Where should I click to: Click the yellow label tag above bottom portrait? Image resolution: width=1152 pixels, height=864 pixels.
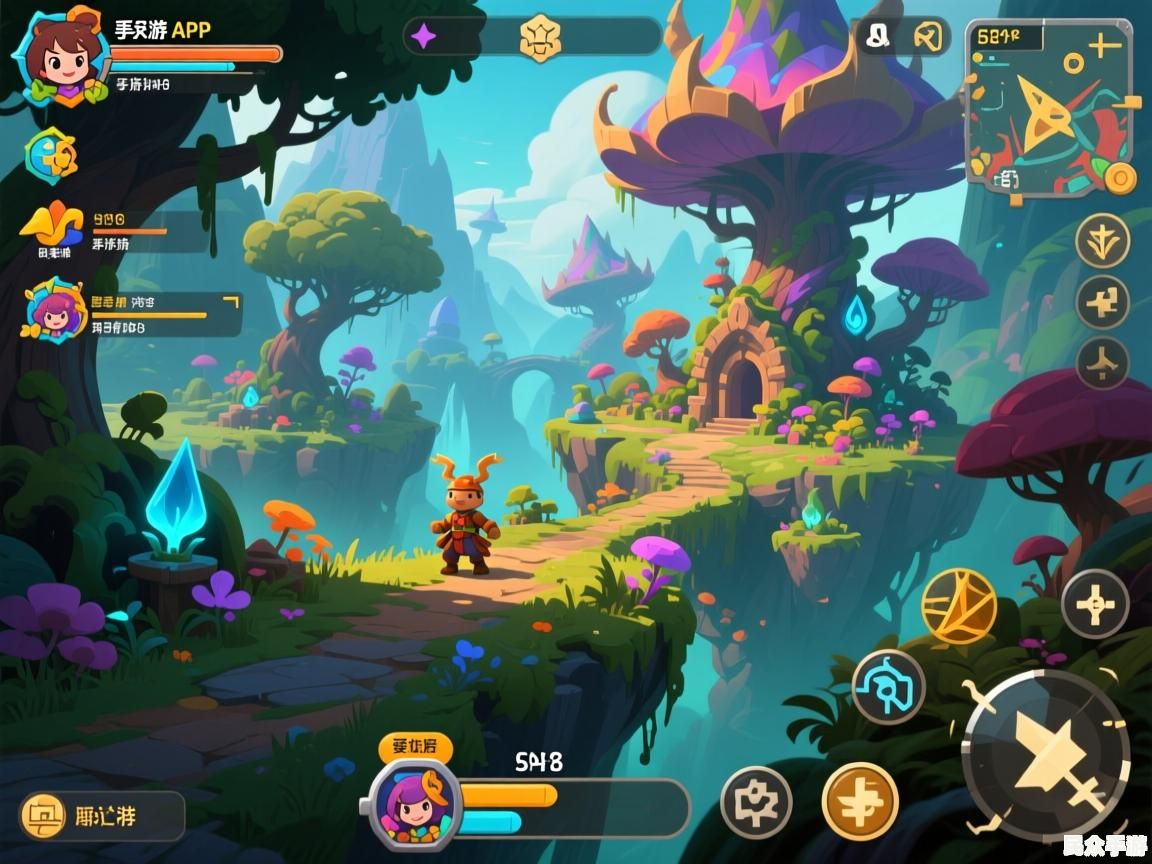[x=415, y=747]
